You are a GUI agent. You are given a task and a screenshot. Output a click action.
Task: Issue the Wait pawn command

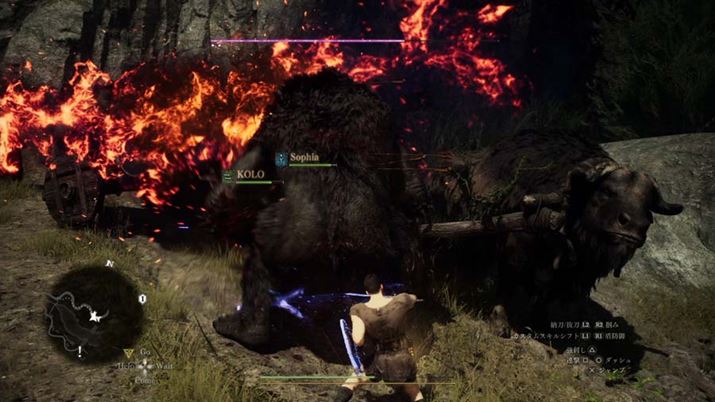(x=165, y=367)
